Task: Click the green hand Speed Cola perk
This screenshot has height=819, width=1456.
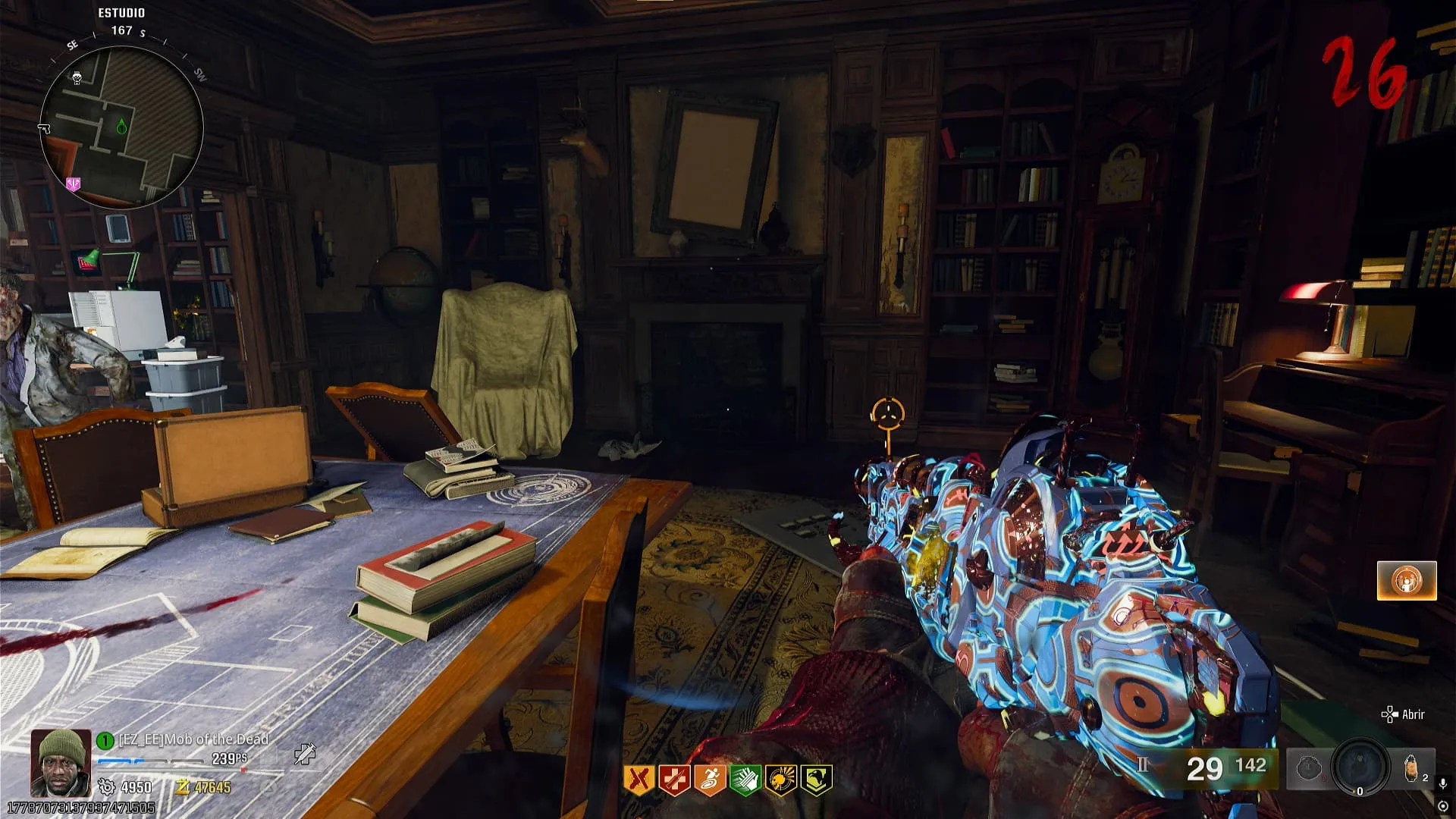Action: (x=745, y=780)
